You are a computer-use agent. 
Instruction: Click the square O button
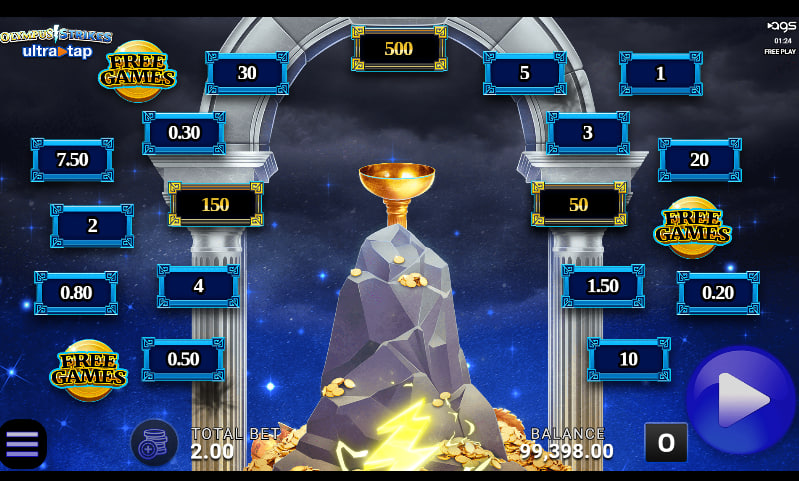pyautogui.click(x=665, y=442)
